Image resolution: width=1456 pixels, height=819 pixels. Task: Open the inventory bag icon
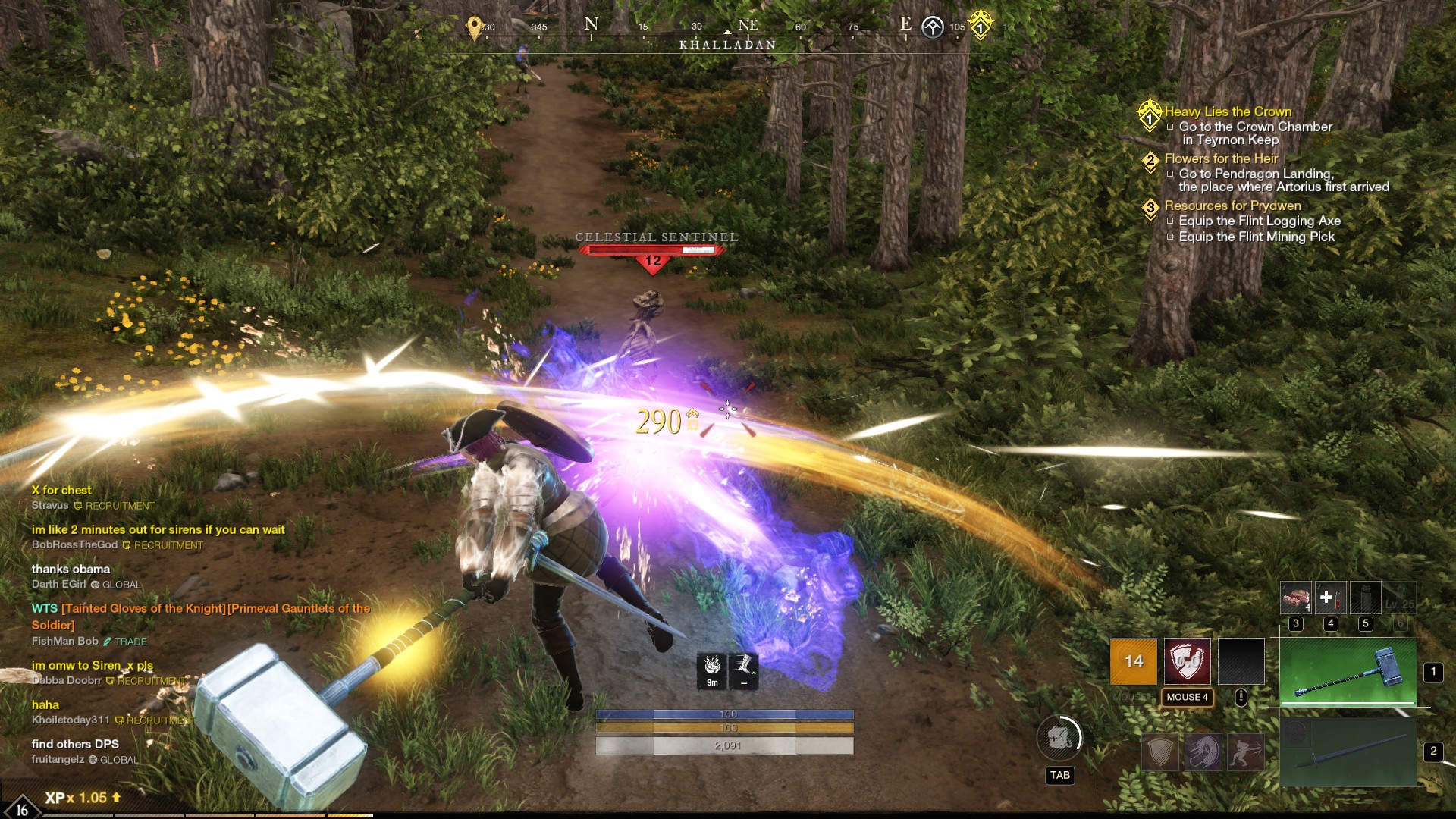pyautogui.click(x=1059, y=737)
